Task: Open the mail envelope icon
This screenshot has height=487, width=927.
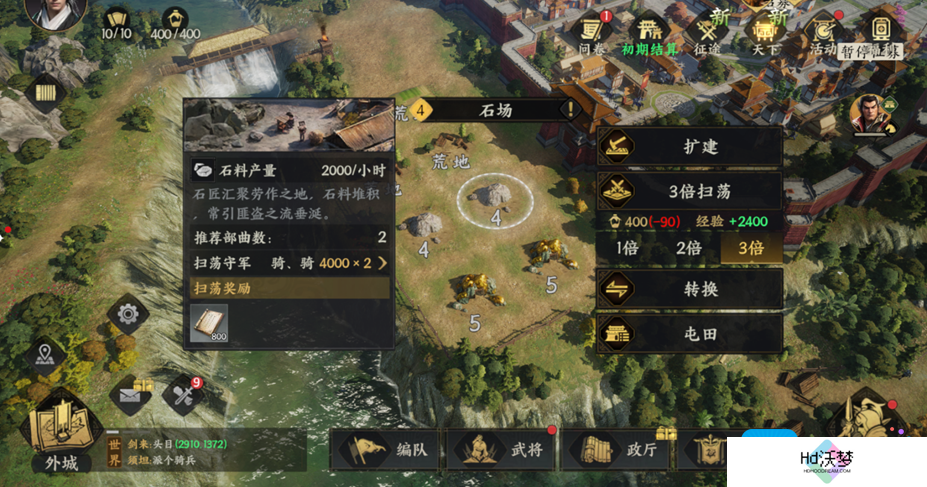Action: [x=129, y=394]
